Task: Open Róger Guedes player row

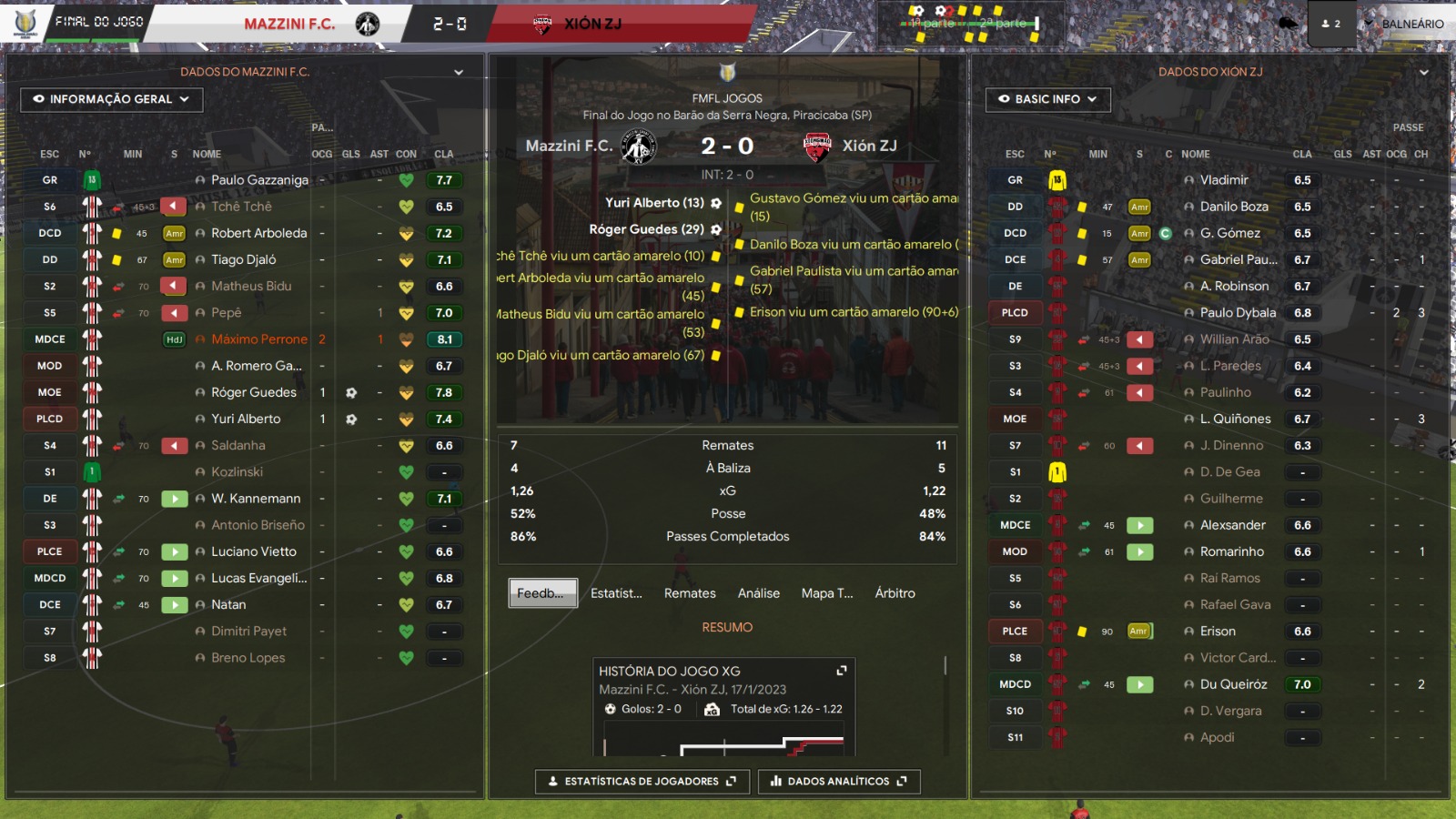Action: click(254, 392)
